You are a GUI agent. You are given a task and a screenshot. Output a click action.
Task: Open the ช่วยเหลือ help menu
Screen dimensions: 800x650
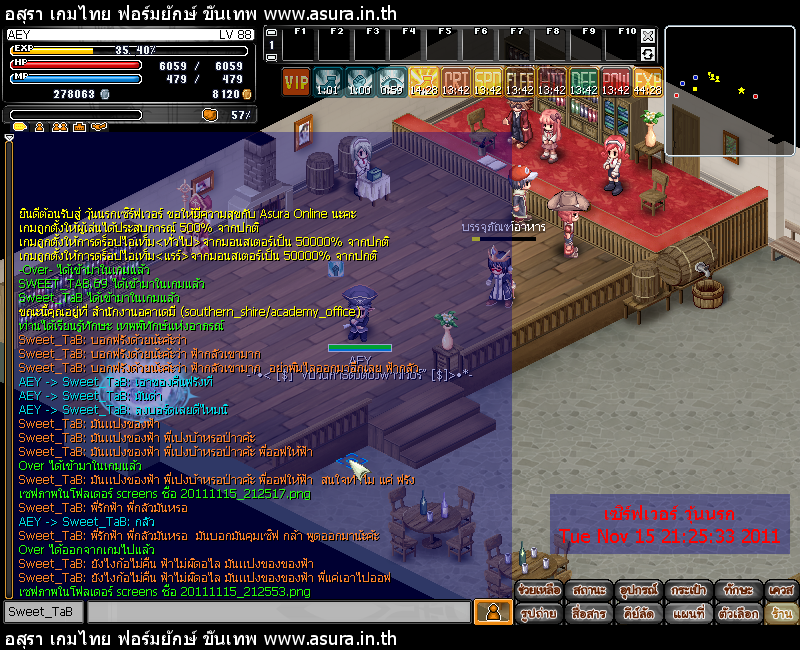point(539,590)
